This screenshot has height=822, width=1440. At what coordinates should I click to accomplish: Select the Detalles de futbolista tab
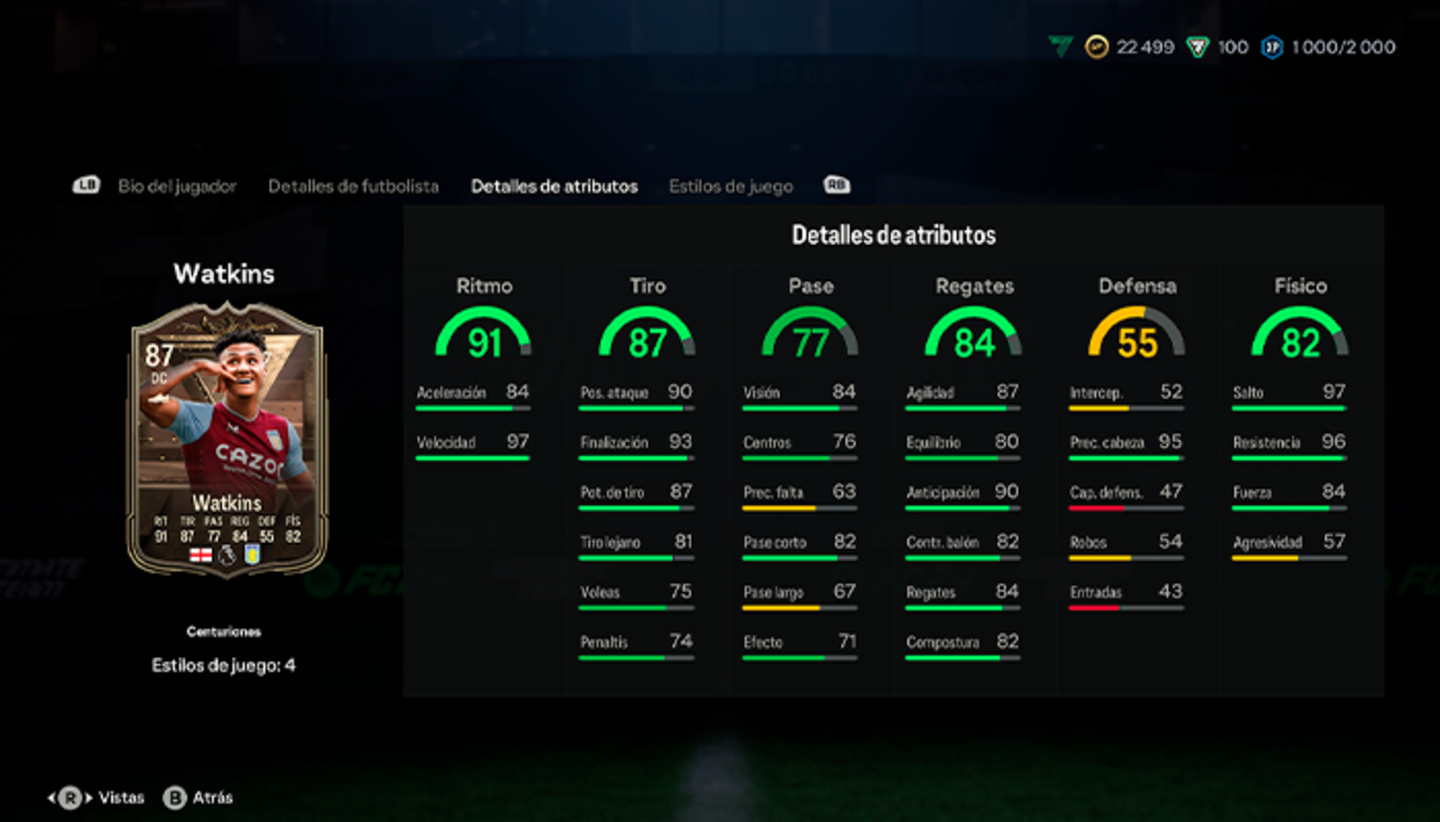[x=353, y=185]
